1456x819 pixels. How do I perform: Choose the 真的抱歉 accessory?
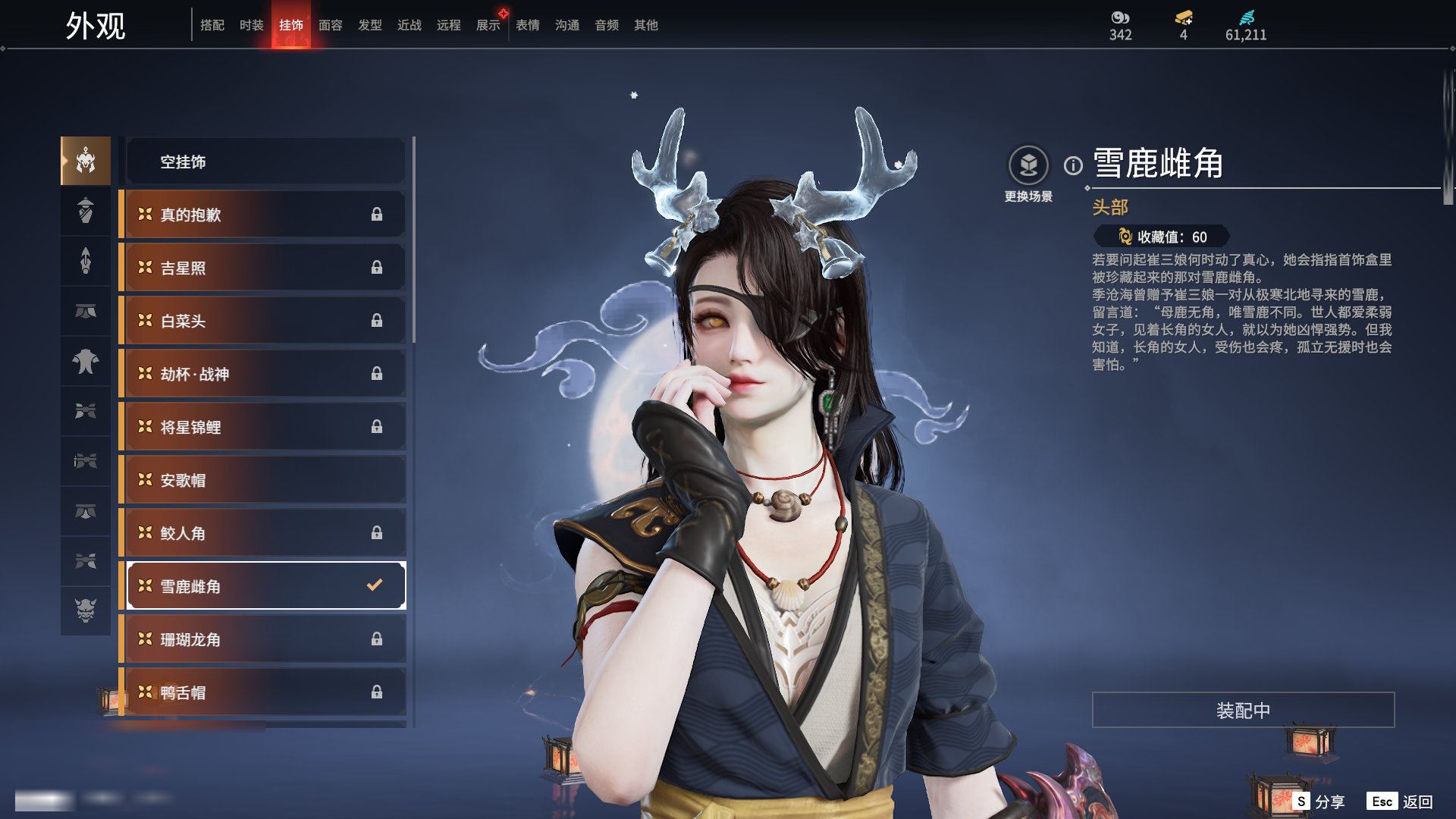tap(265, 215)
